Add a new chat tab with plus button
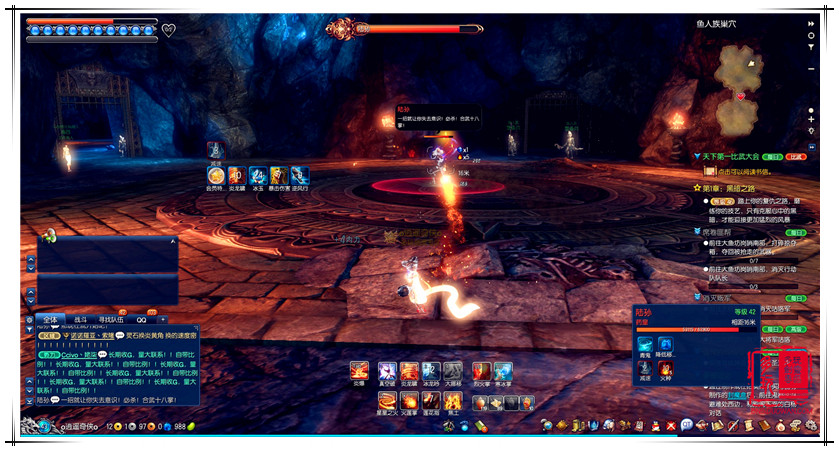This screenshot has height=451, width=839. pyautogui.click(x=163, y=318)
